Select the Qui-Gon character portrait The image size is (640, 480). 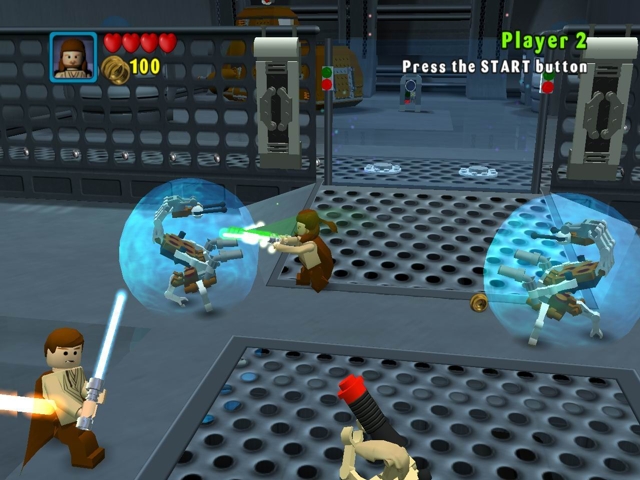(x=73, y=56)
